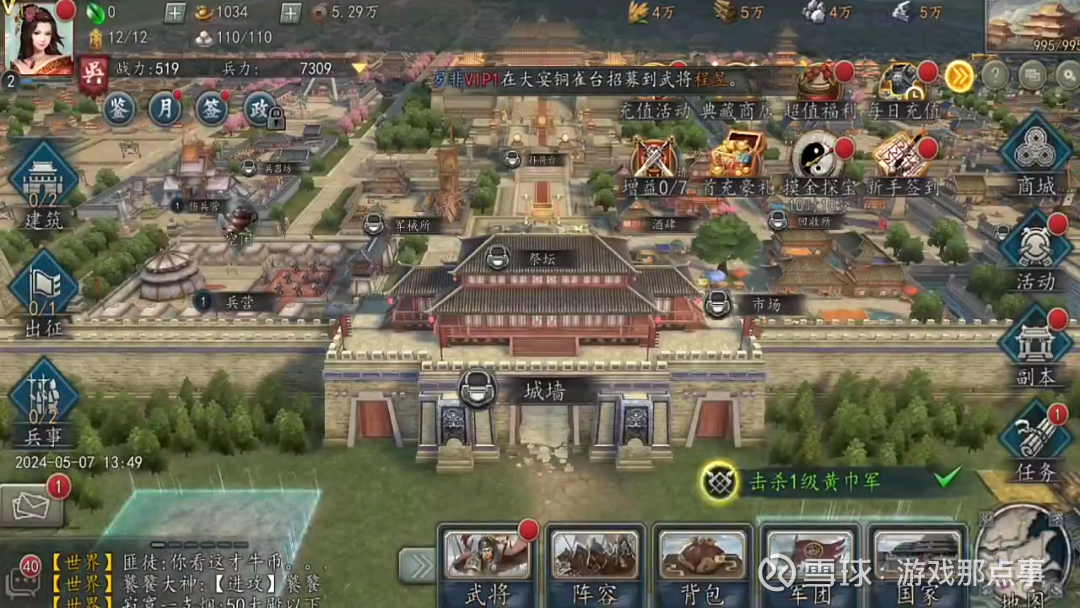Screen dimensions: 1080x608
Task: Open the 国家 nation panel
Action: pos(918,566)
